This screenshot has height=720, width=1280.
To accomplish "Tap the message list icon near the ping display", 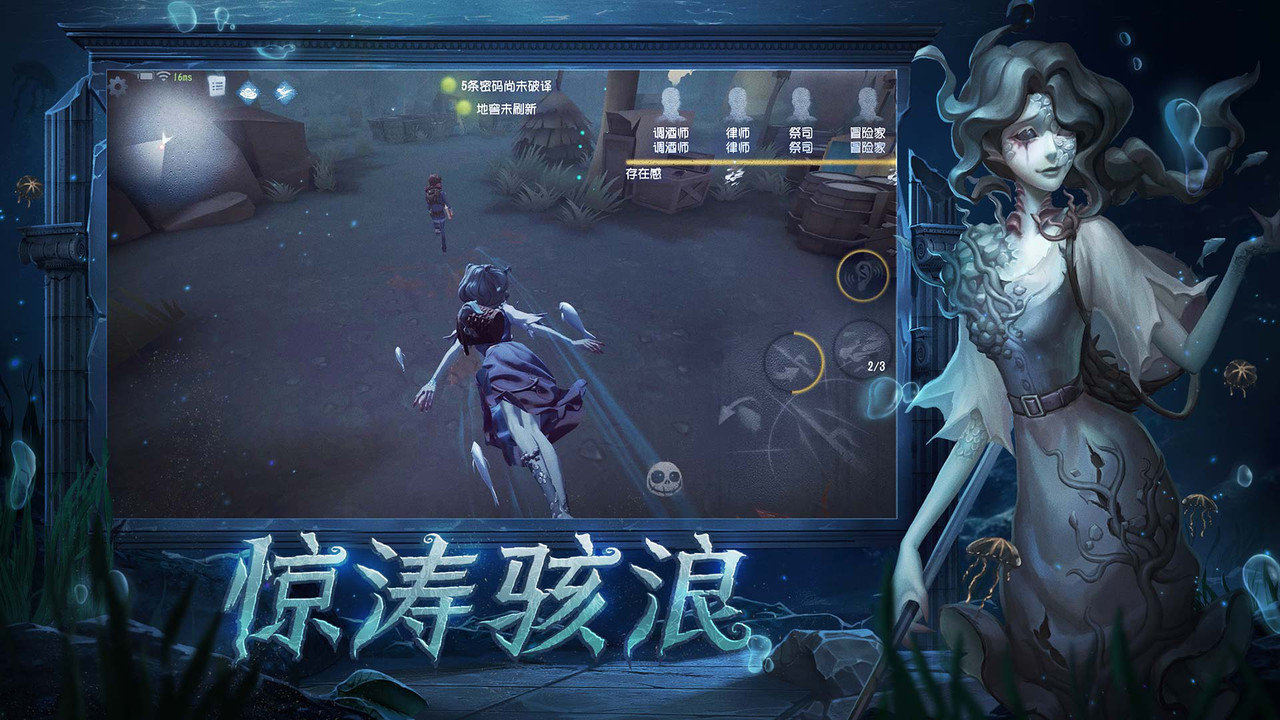I will coord(216,84).
